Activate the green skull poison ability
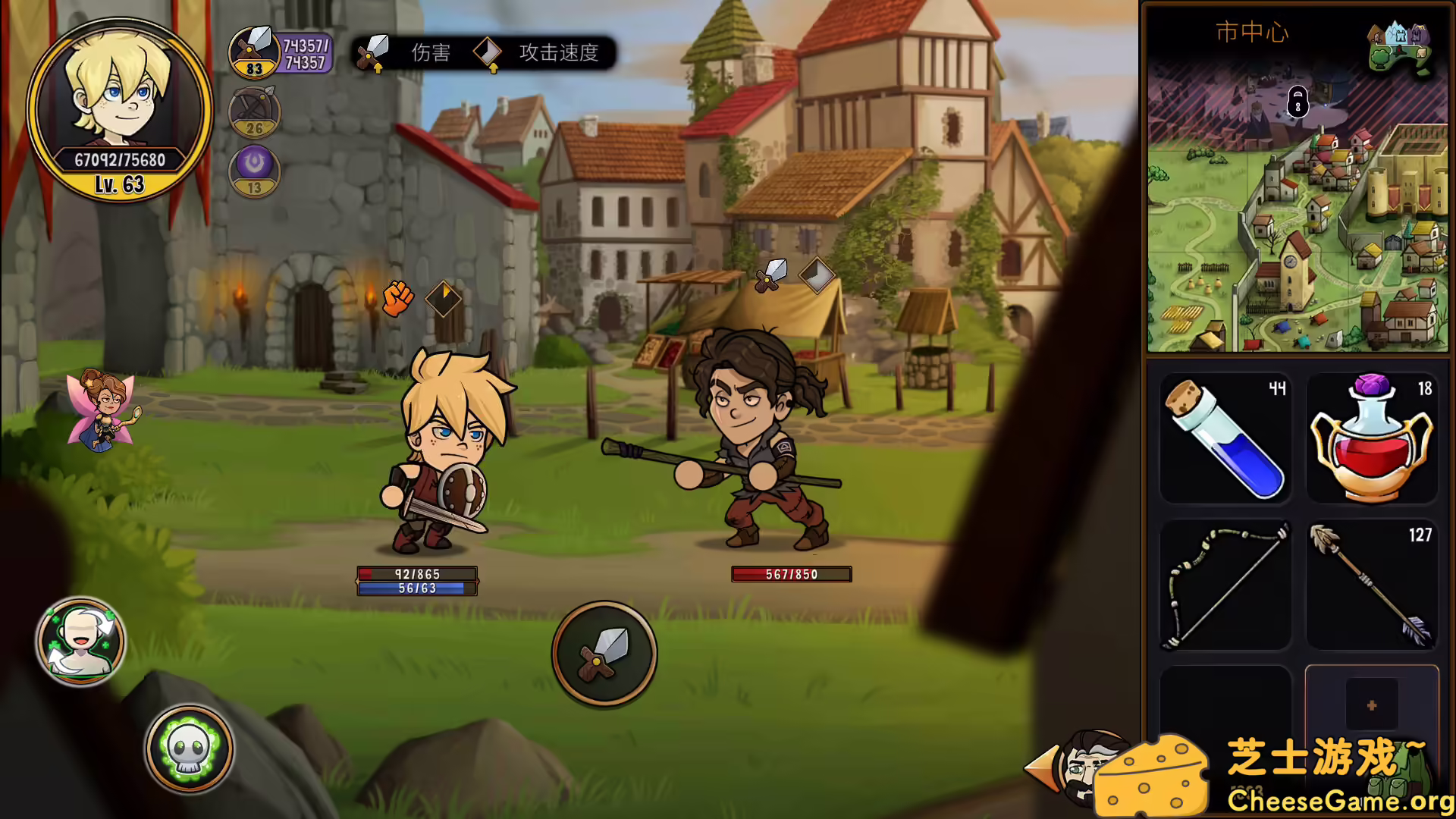Image resolution: width=1456 pixels, height=819 pixels. coord(187,748)
